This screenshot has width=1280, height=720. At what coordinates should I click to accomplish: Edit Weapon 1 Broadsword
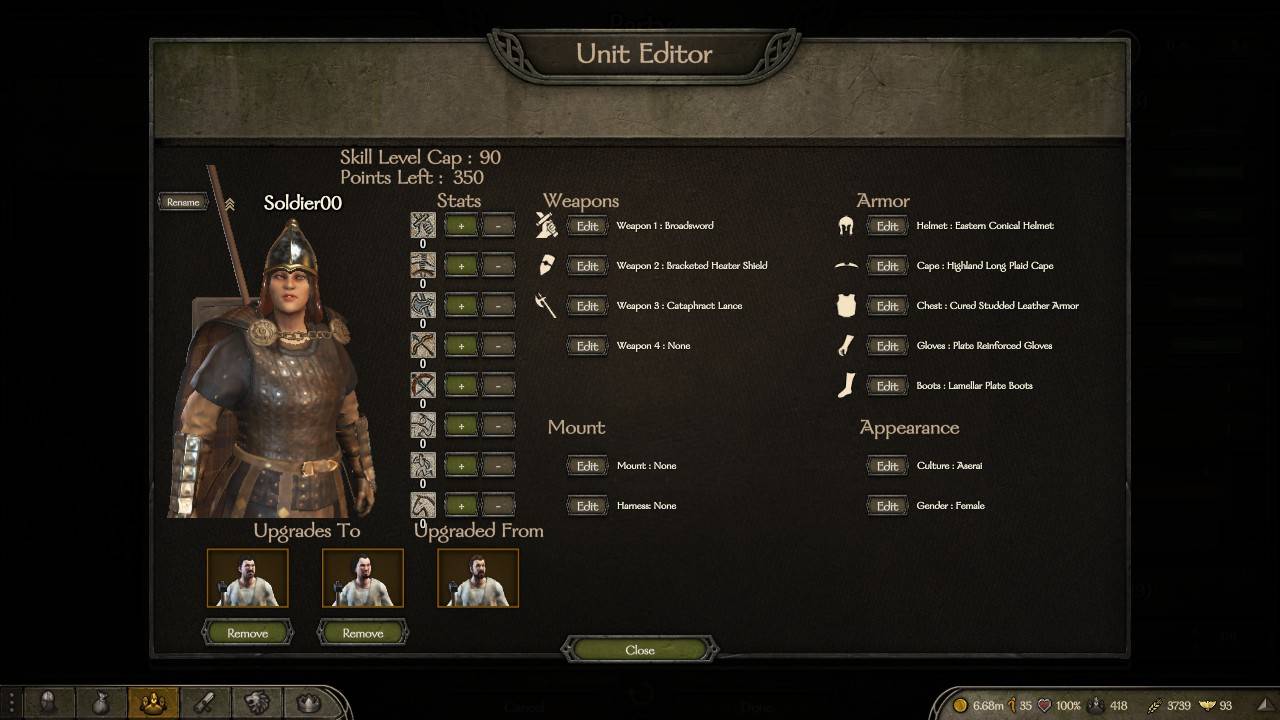click(587, 226)
